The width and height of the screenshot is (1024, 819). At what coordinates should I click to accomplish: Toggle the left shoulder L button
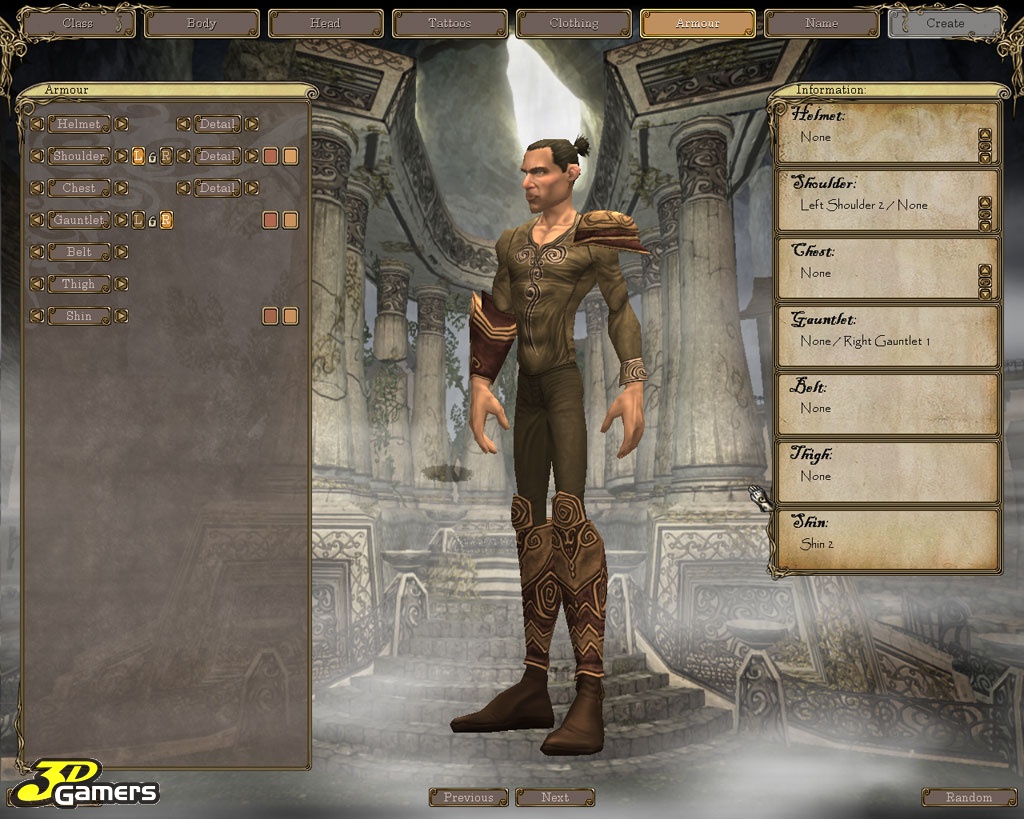pos(138,156)
